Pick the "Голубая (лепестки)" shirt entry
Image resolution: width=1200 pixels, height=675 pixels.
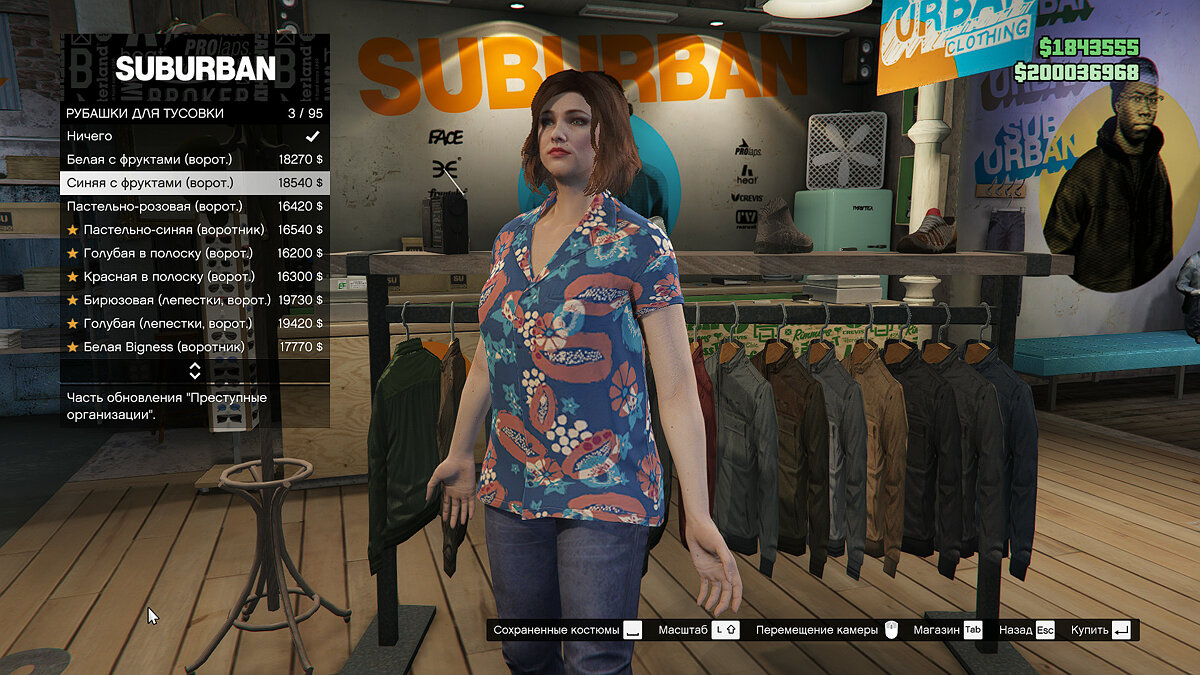tap(195, 324)
